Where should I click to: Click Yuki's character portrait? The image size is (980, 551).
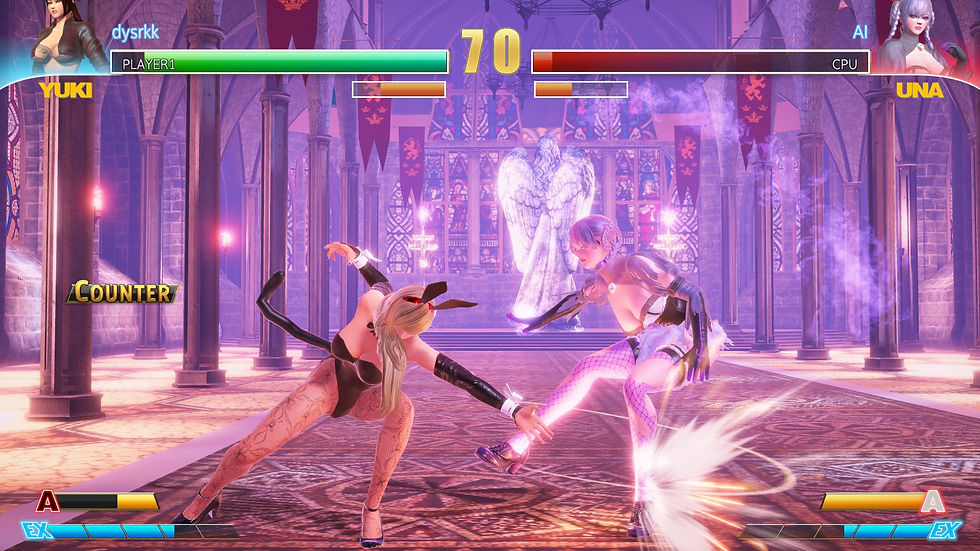pyautogui.click(x=66, y=38)
